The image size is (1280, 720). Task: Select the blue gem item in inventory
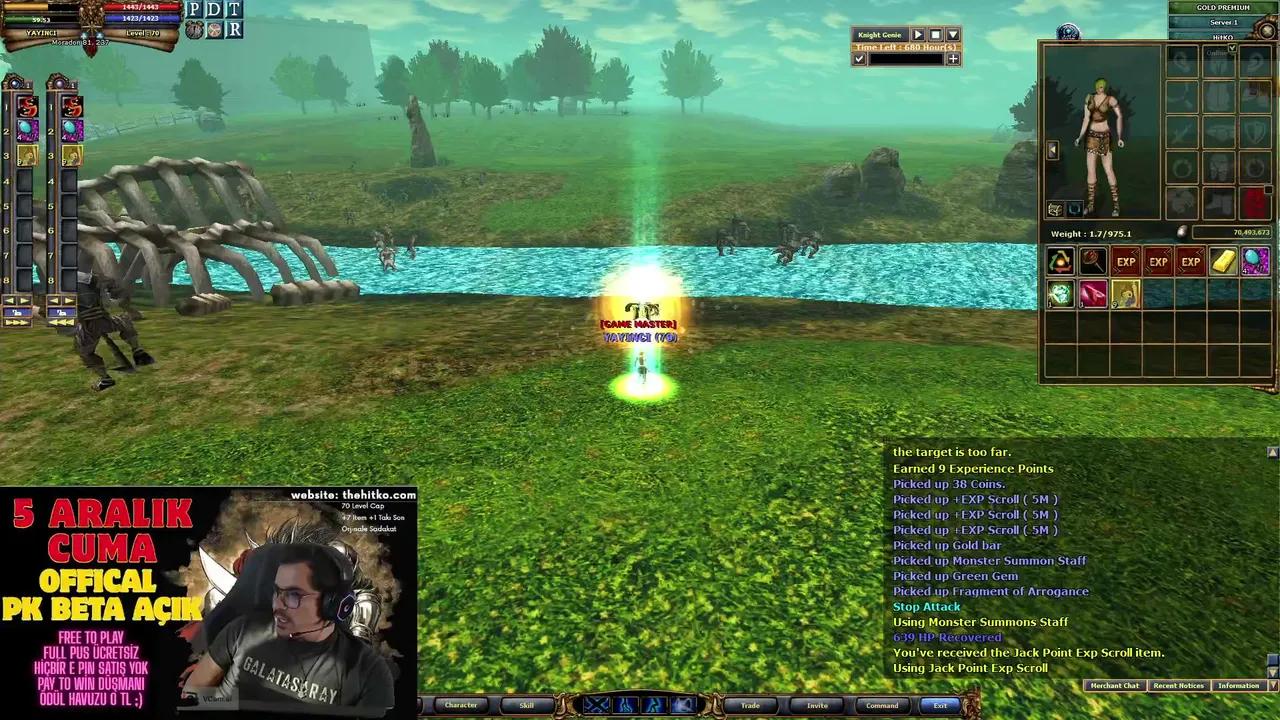[x=1255, y=261]
